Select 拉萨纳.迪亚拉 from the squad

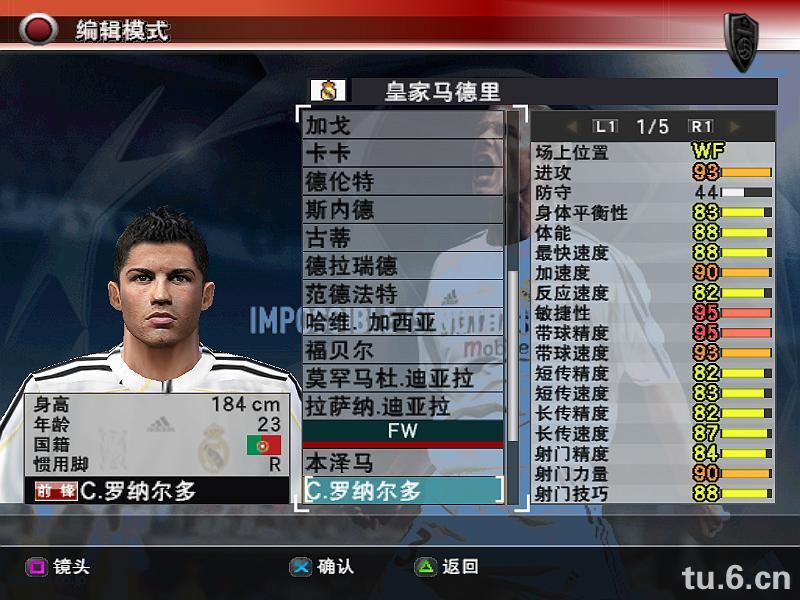click(403, 406)
